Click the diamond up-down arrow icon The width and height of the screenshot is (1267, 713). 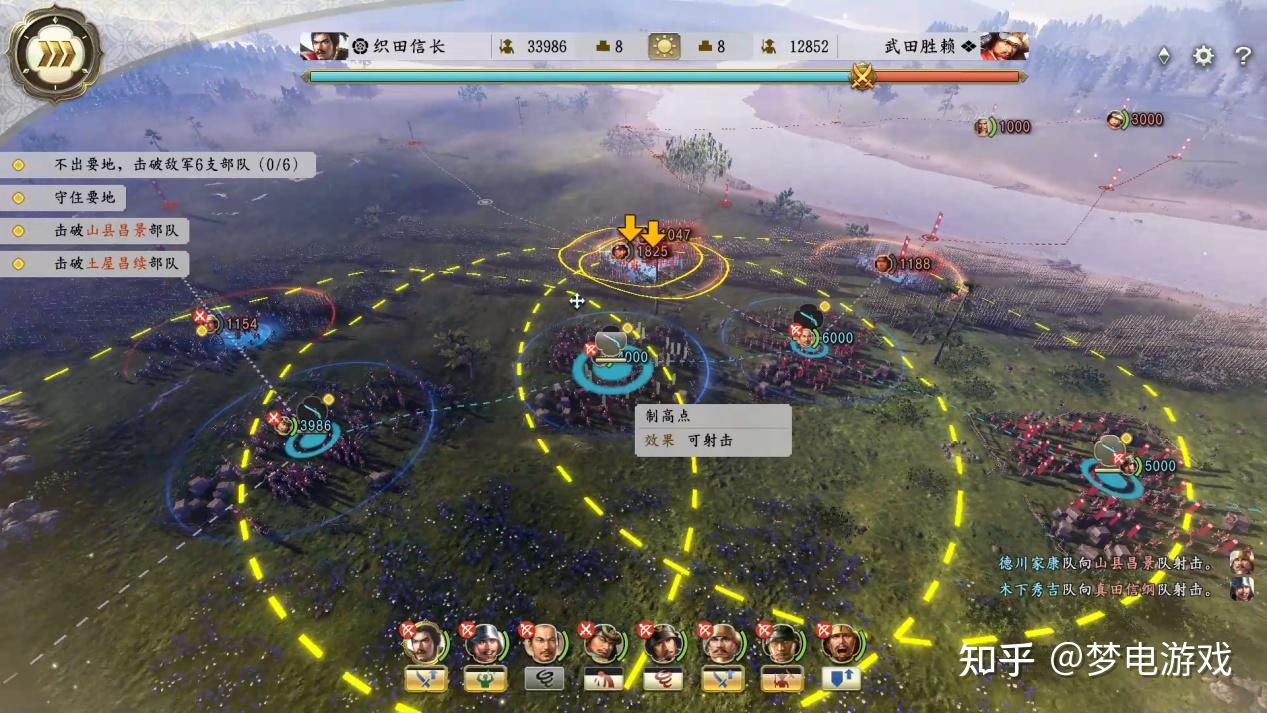[1163, 56]
